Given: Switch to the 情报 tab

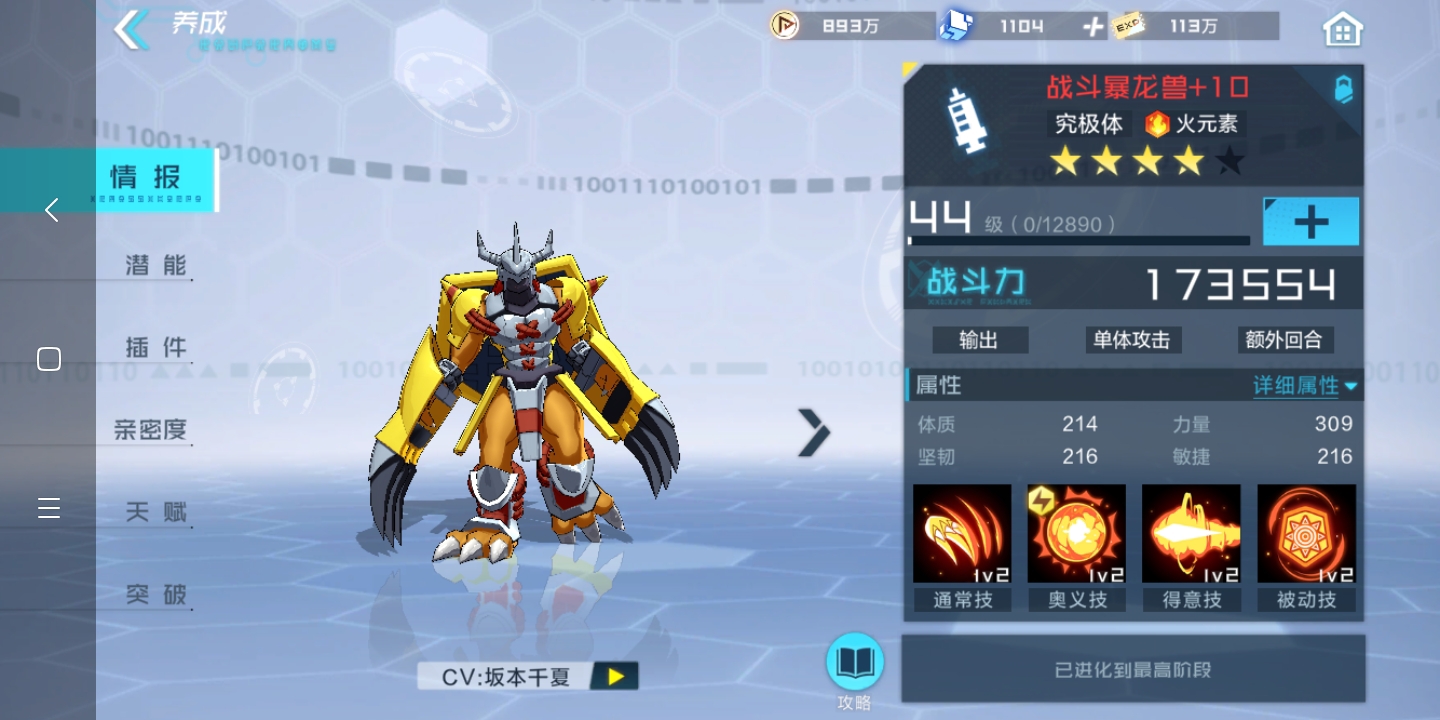Looking at the screenshot, I should point(147,179).
